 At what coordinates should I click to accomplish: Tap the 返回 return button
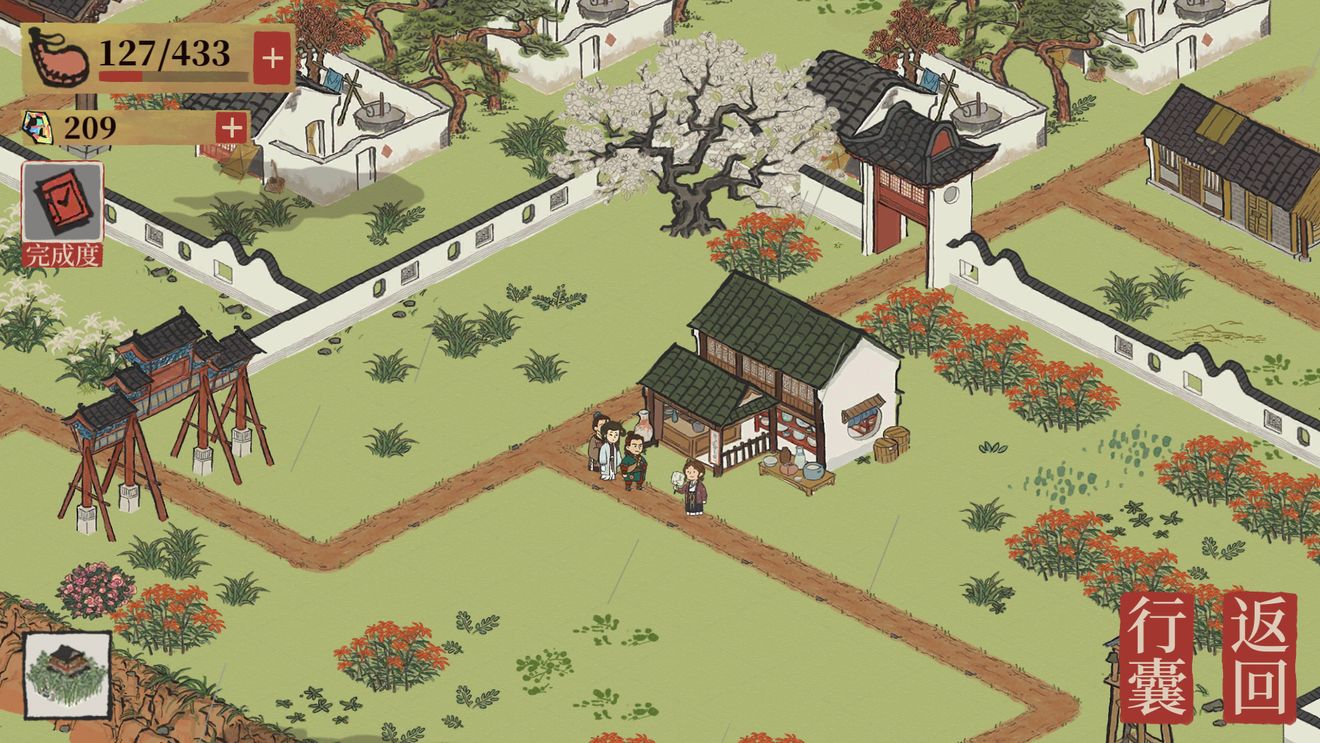1260,657
